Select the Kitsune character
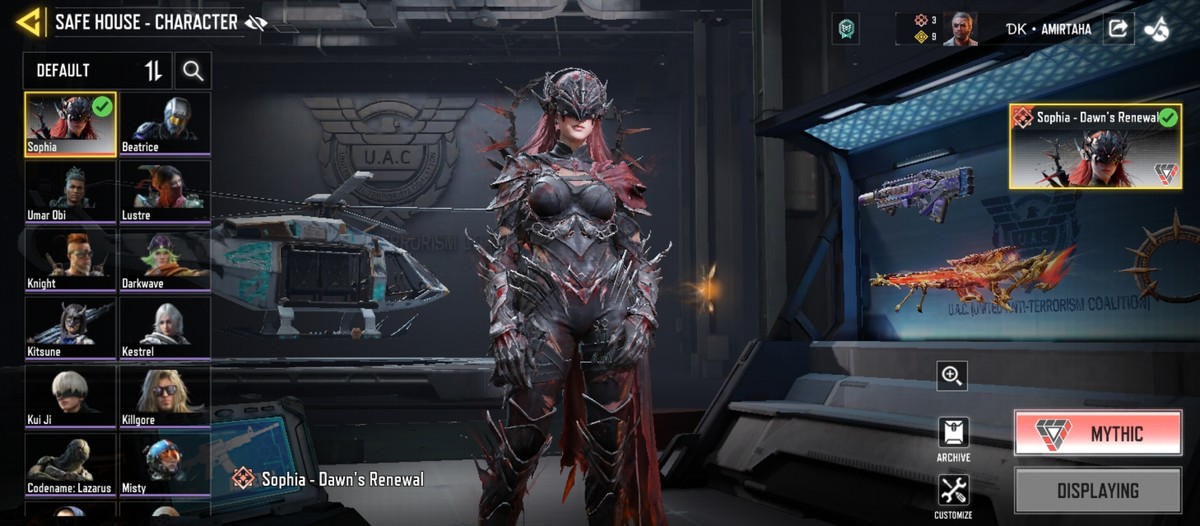The height and width of the screenshot is (526, 1200). (x=71, y=328)
